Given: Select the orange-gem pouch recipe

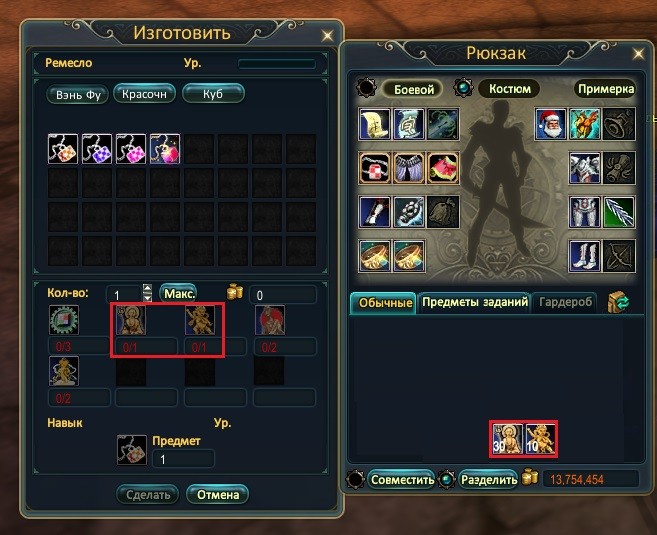Looking at the screenshot, I should (63, 150).
